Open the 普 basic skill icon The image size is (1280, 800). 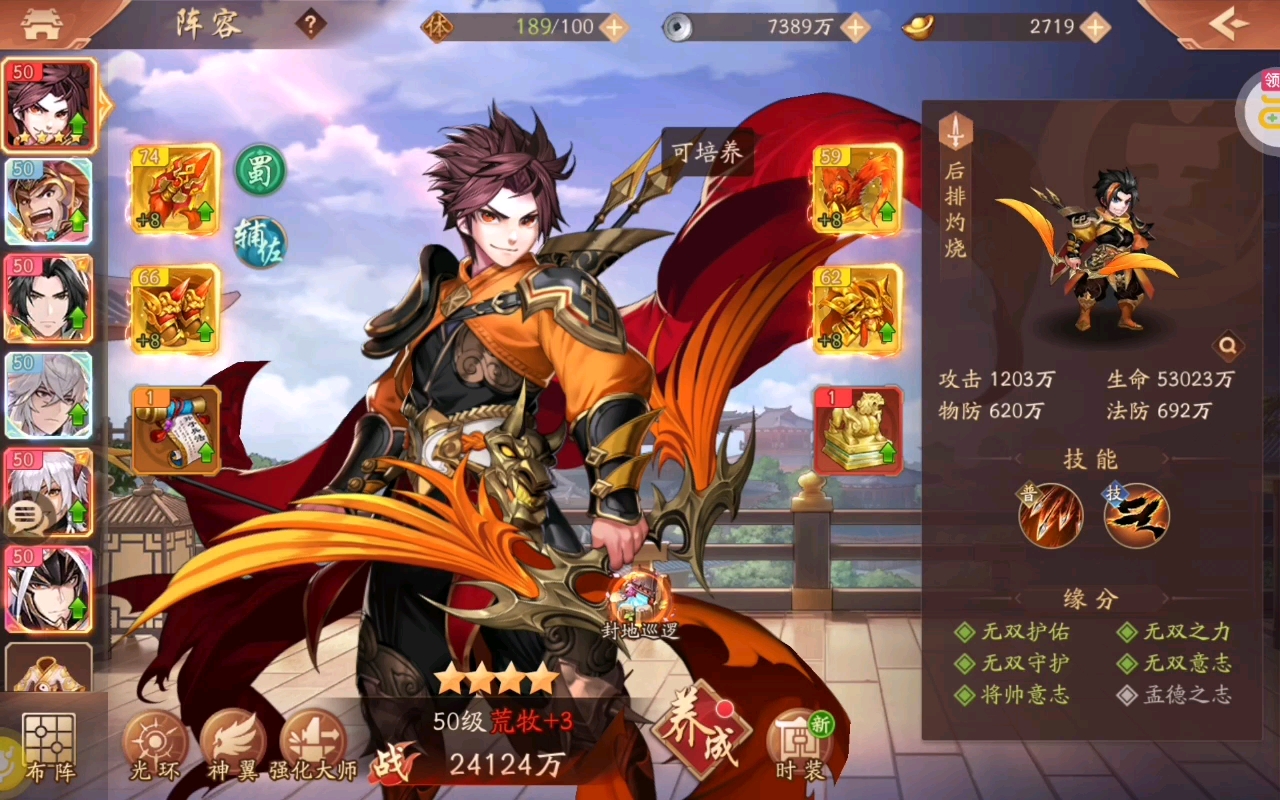coord(1048,515)
